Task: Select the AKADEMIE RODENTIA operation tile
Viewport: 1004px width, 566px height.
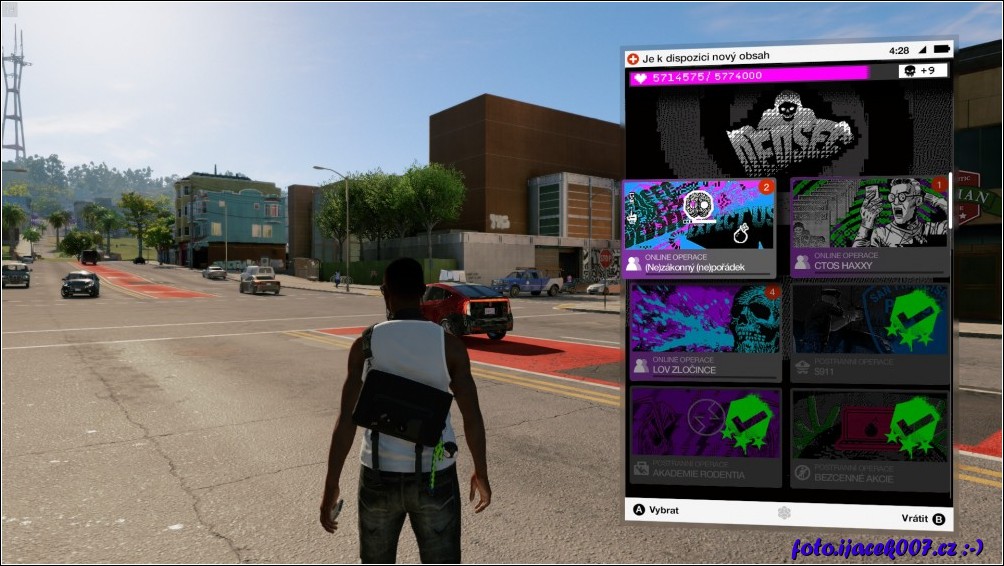Action: coord(705,436)
